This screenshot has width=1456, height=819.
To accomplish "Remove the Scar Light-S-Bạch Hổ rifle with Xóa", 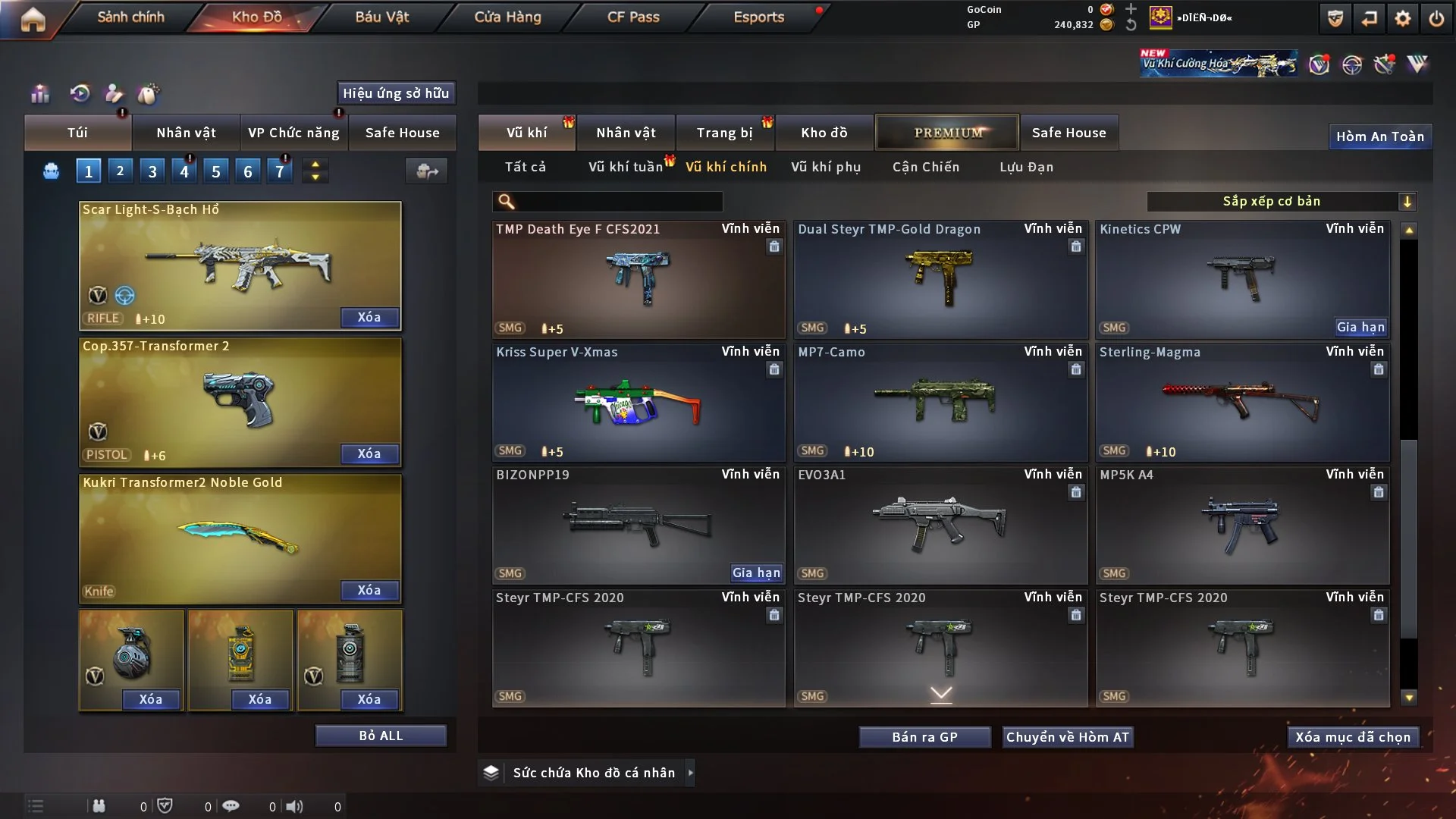I will click(x=369, y=317).
